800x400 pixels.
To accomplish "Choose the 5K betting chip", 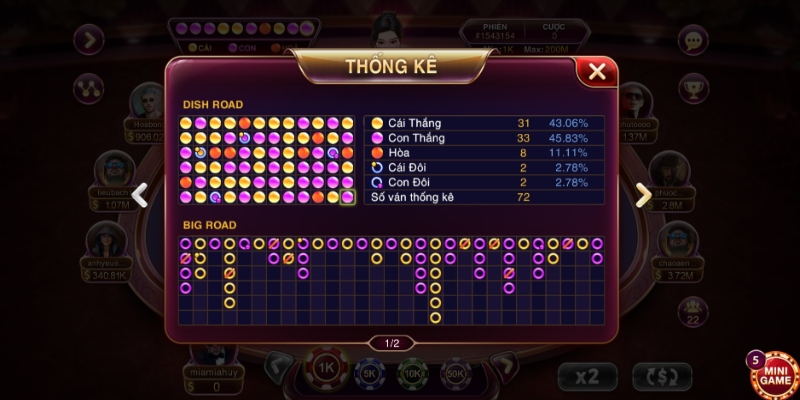I will click(x=370, y=373).
